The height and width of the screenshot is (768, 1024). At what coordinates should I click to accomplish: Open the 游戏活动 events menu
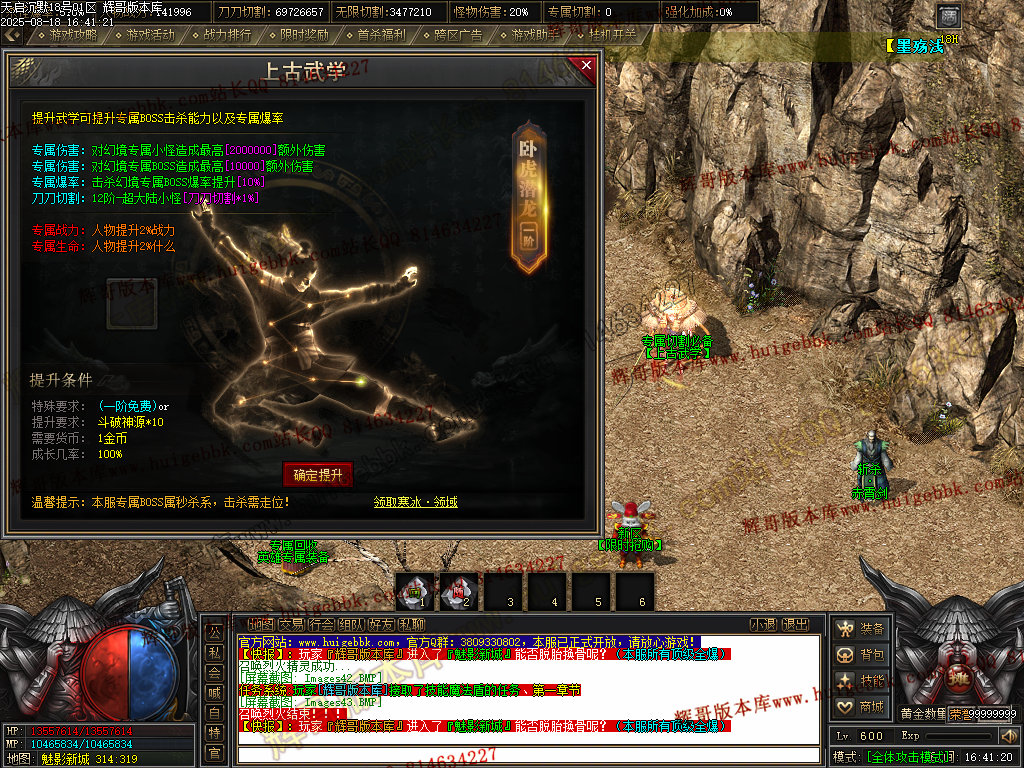pyautogui.click(x=150, y=35)
